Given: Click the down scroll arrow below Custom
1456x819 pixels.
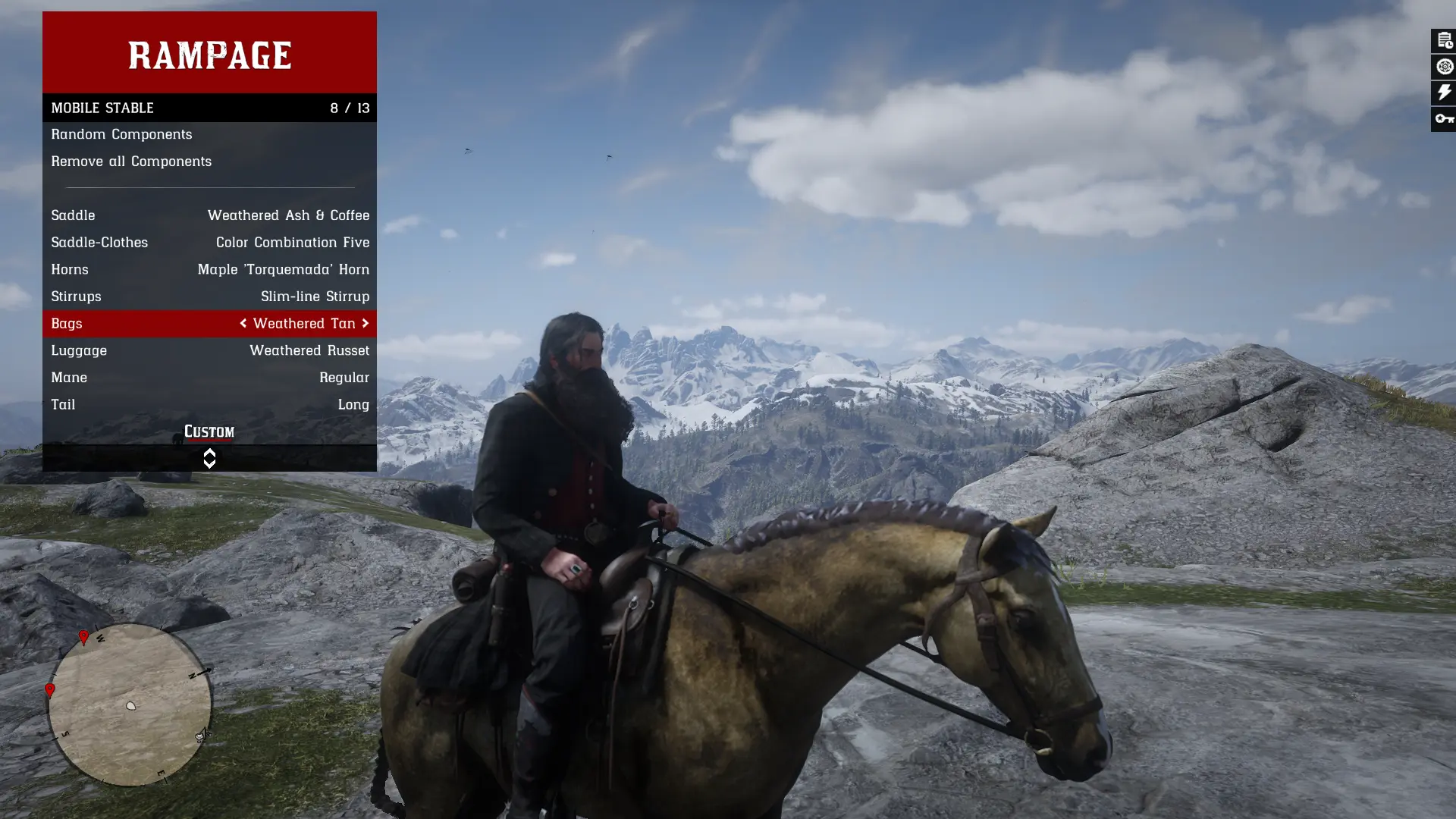Looking at the screenshot, I should click(209, 463).
